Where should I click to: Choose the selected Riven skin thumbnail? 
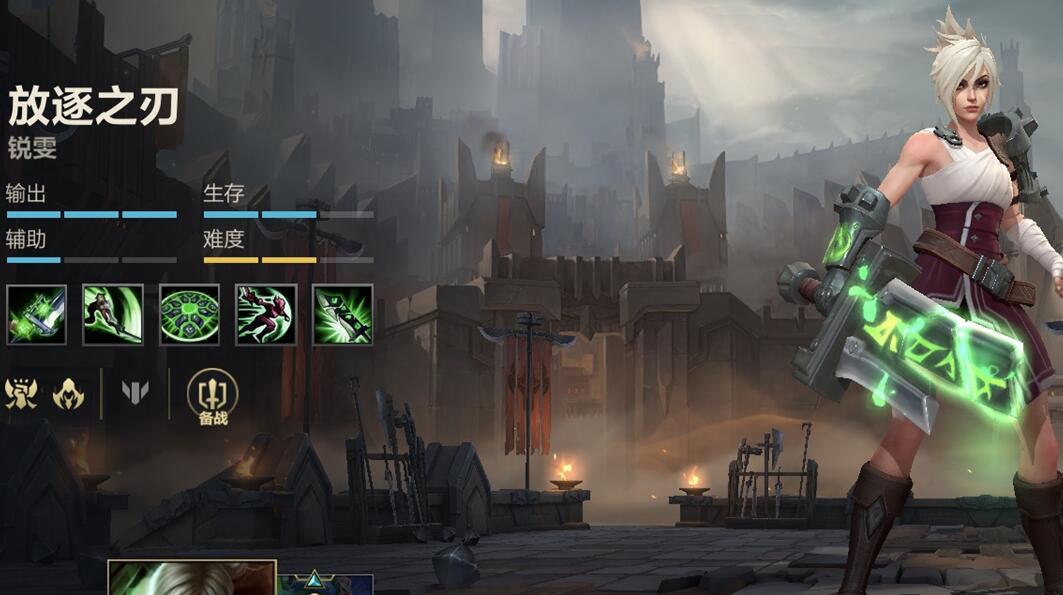pyautogui.click(x=191, y=578)
